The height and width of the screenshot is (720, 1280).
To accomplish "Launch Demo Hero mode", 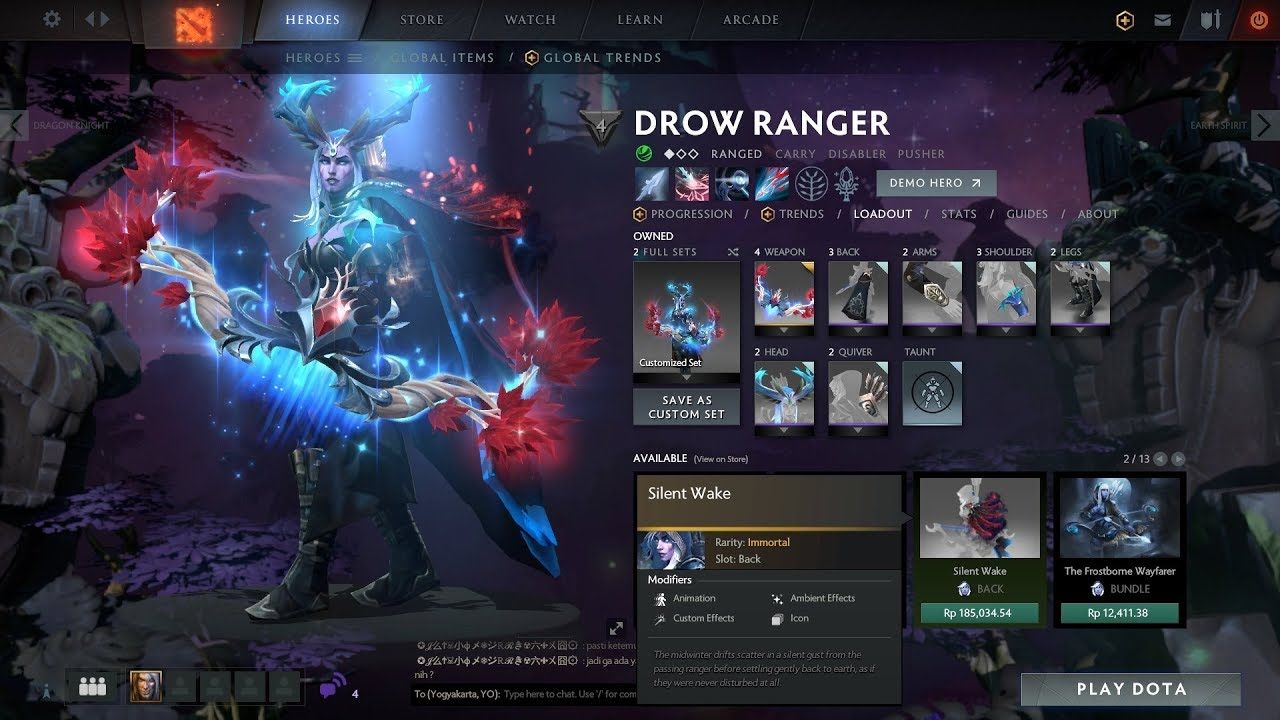I will [936, 183].
